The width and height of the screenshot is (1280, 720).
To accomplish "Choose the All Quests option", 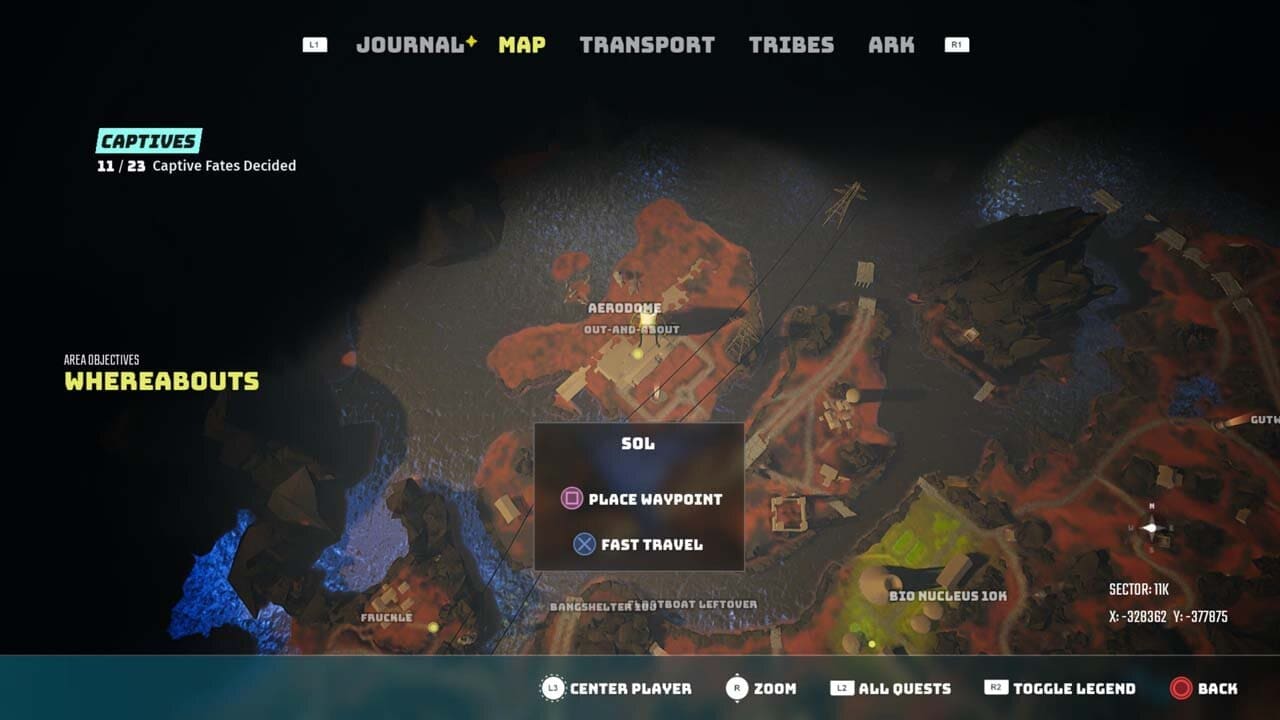I will 891,688.
